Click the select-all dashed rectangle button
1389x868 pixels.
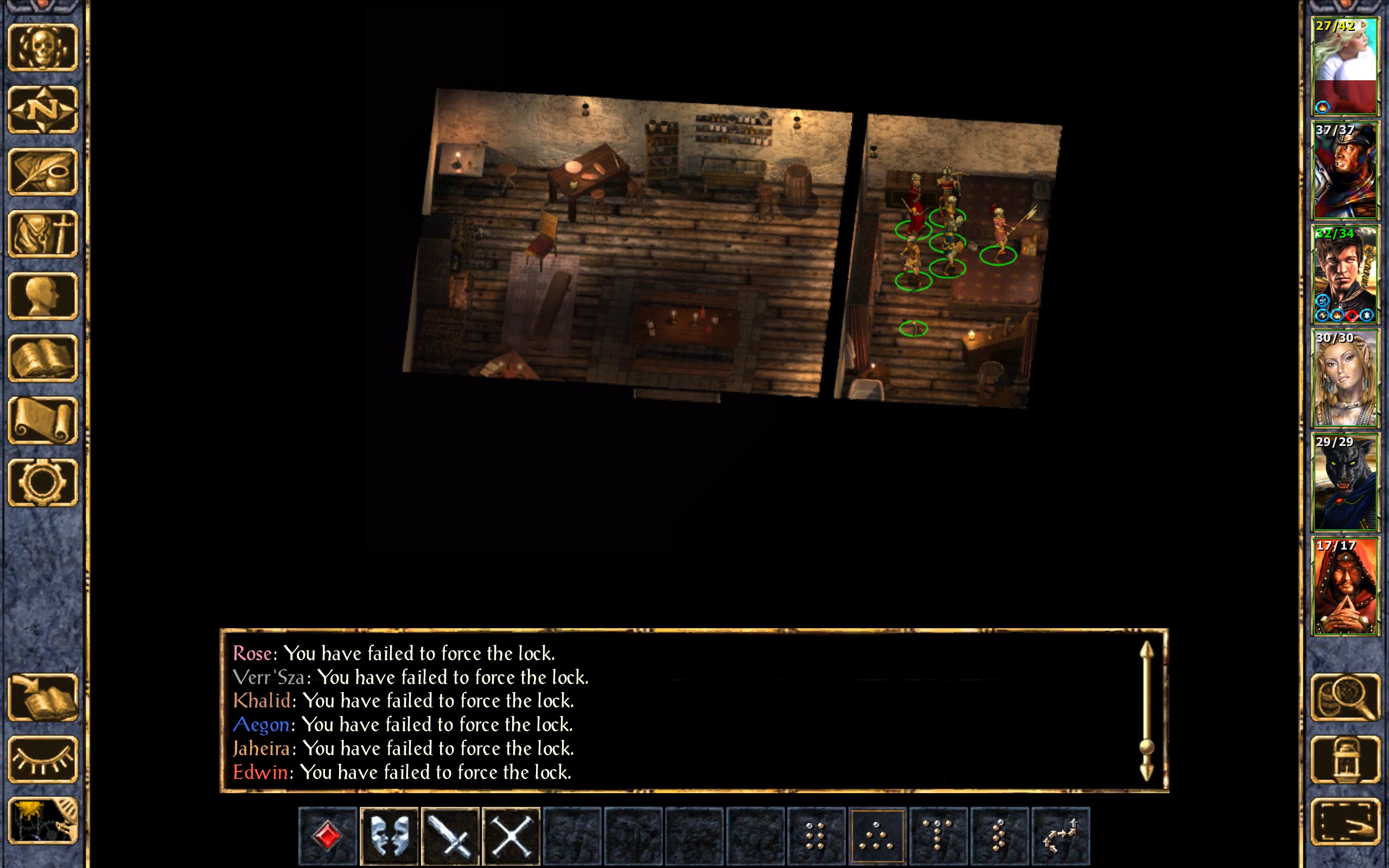click(x=1345, y=821)
